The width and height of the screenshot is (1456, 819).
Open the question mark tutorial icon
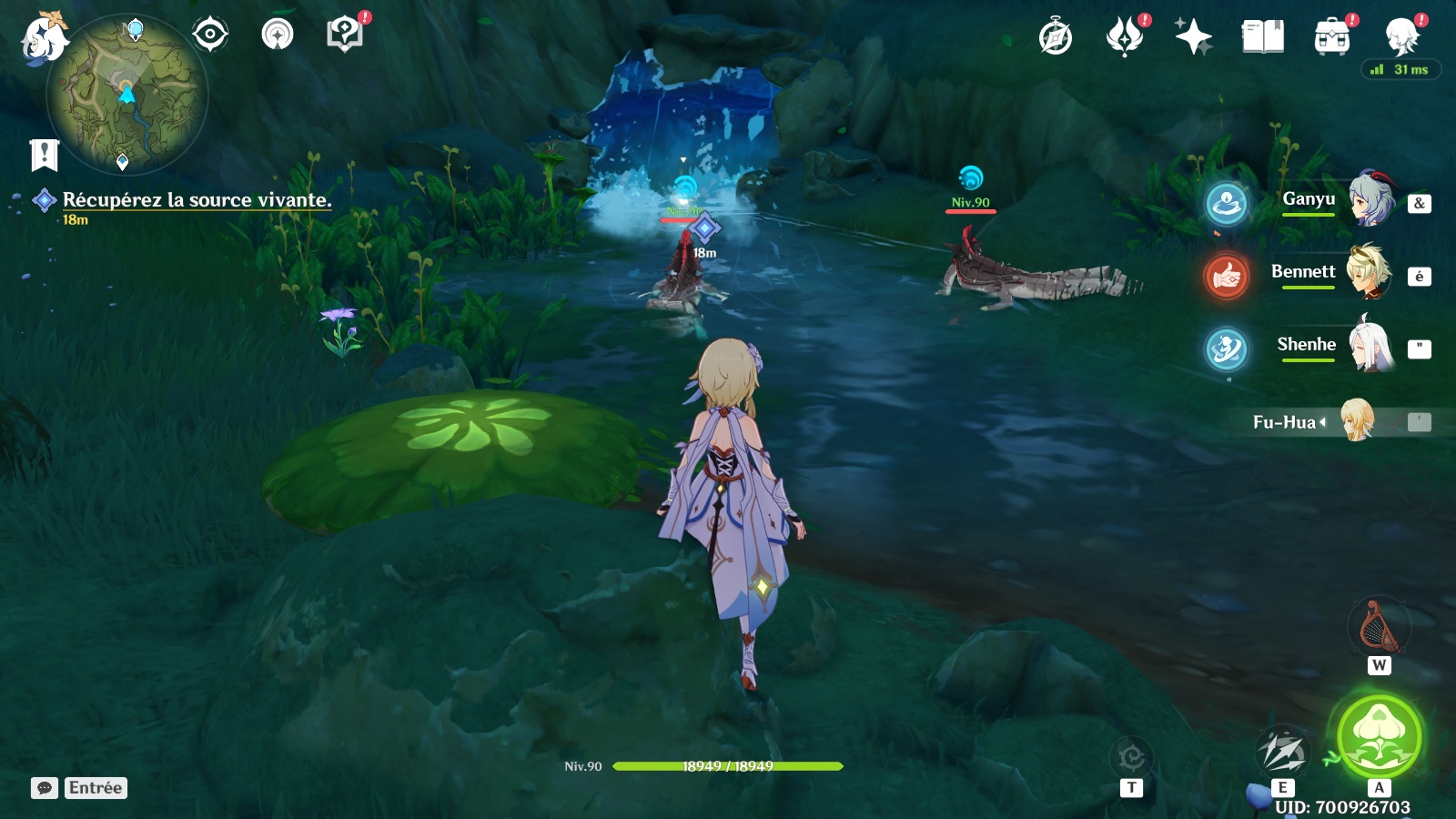tap(344, 35)
